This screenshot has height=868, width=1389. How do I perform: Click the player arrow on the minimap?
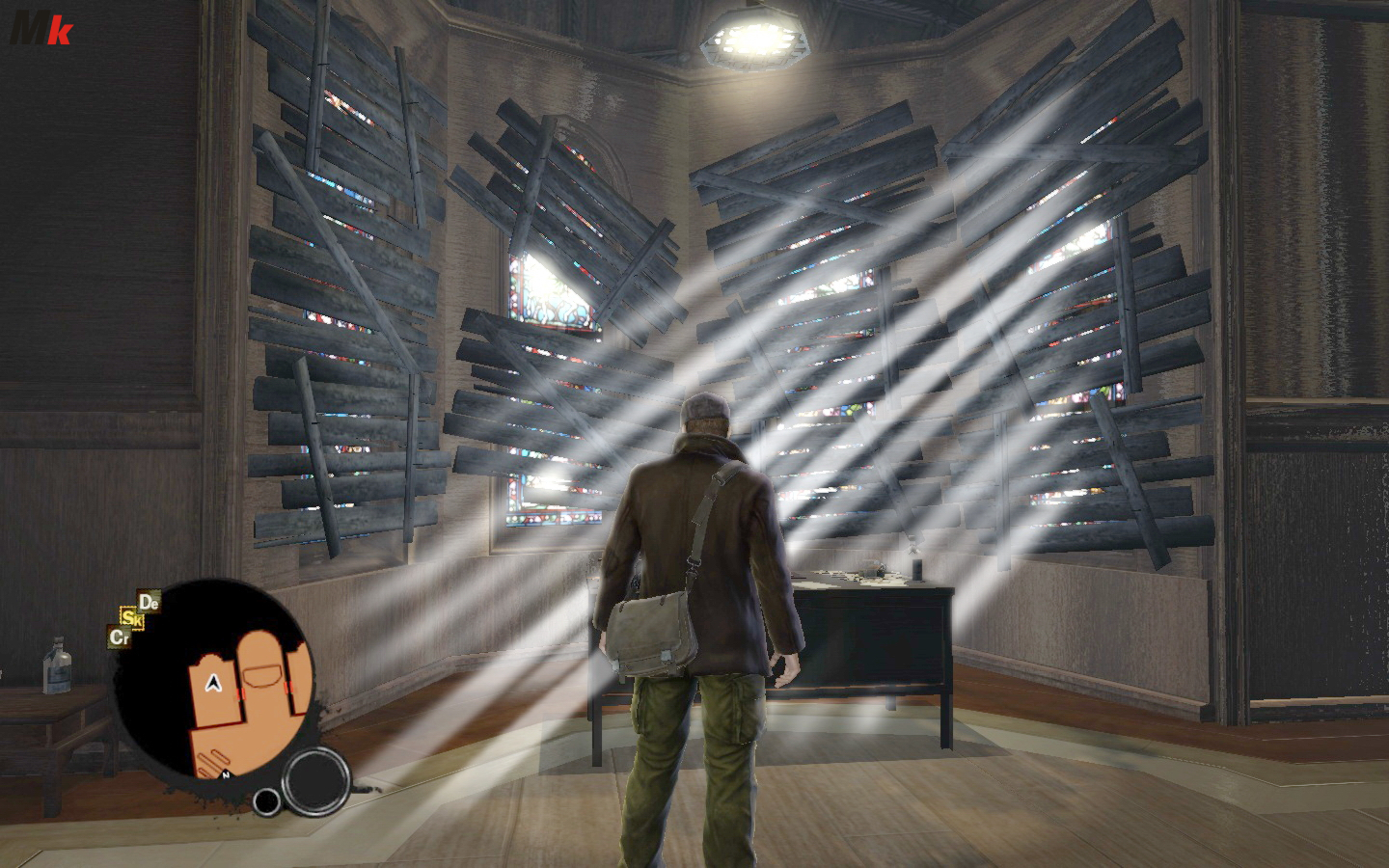pyautogui.click(x=211, y=685)
